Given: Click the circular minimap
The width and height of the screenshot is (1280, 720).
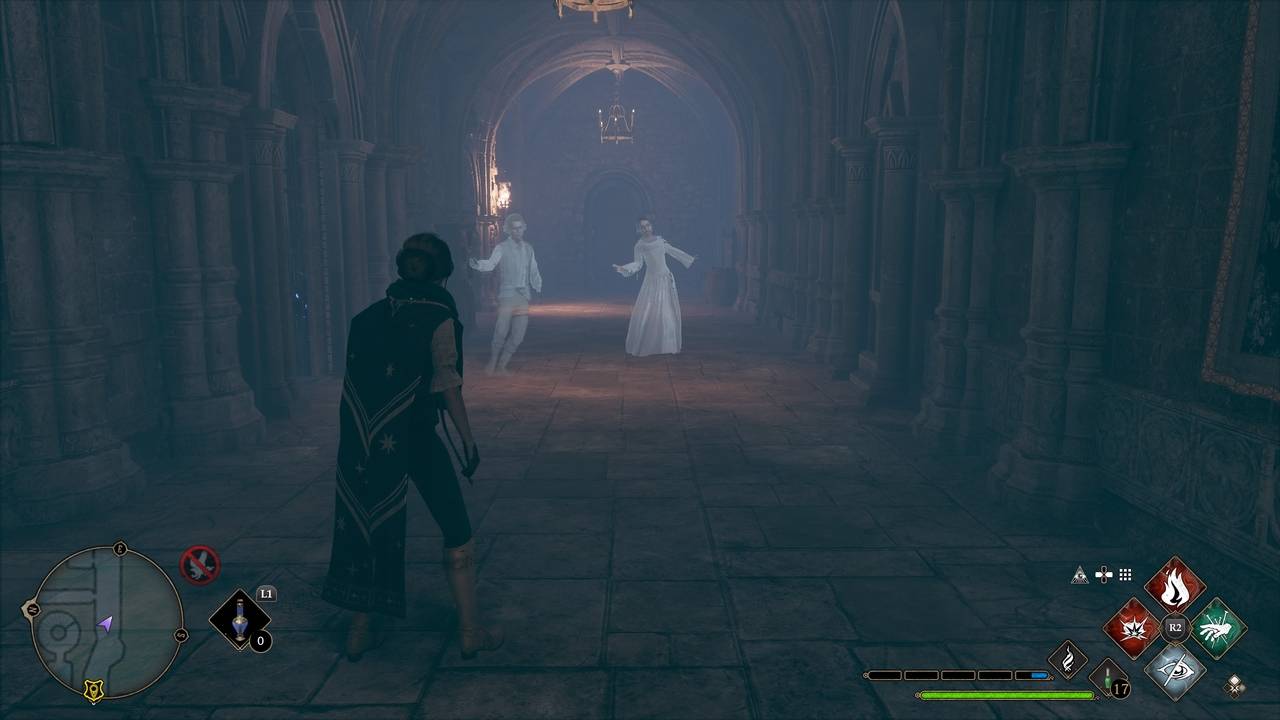Looking at the screenshot, I should tap(107, 622).
